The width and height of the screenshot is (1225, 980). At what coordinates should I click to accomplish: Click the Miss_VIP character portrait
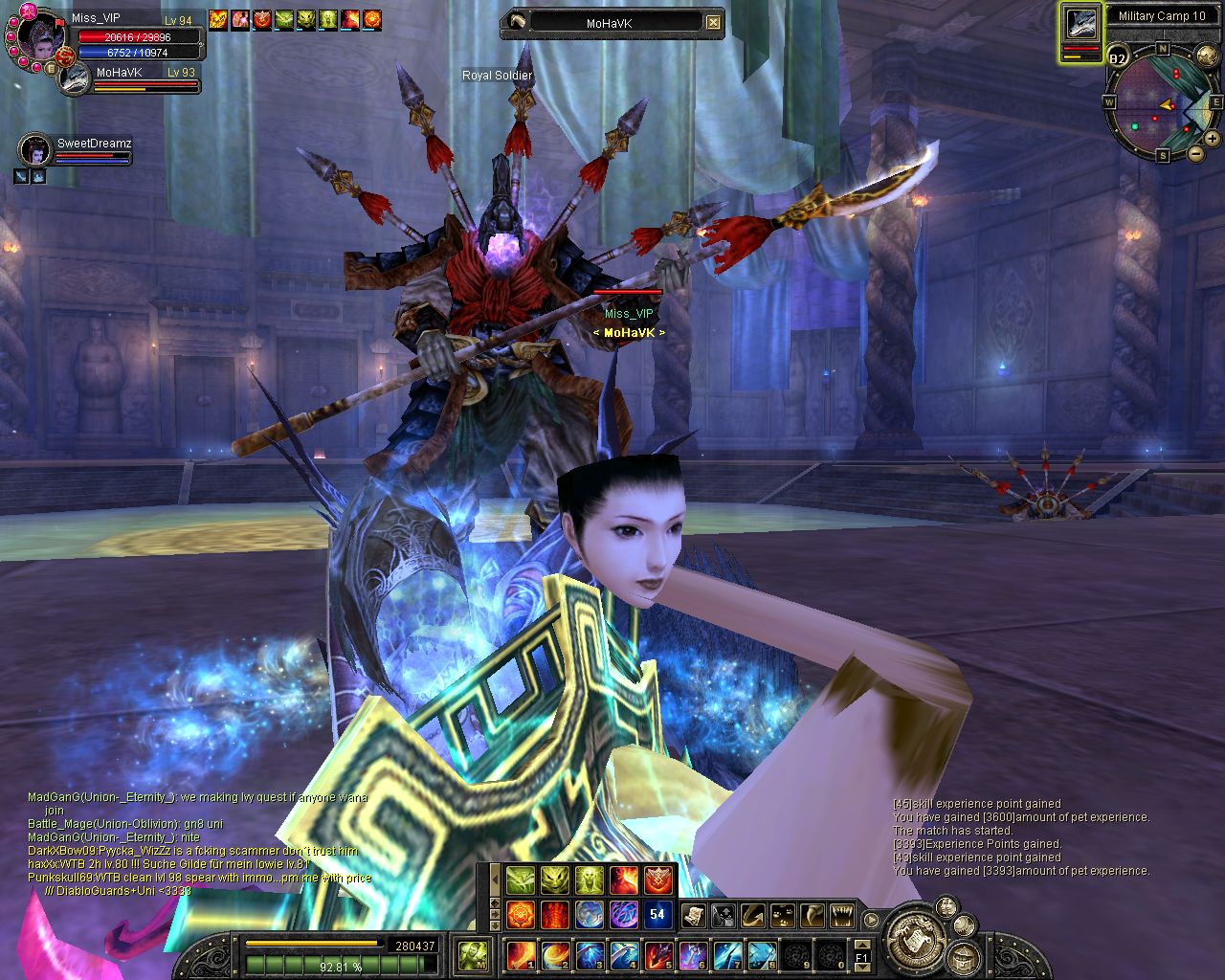click(x=38, y=38)
